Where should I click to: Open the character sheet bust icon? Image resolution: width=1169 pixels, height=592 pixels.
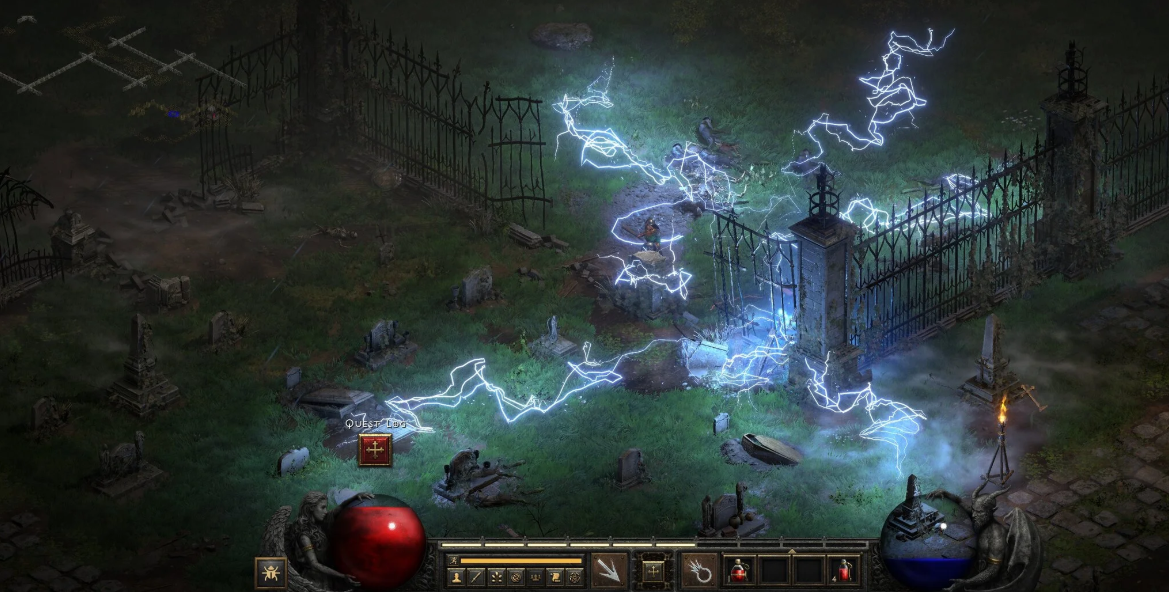pos(457,577)
